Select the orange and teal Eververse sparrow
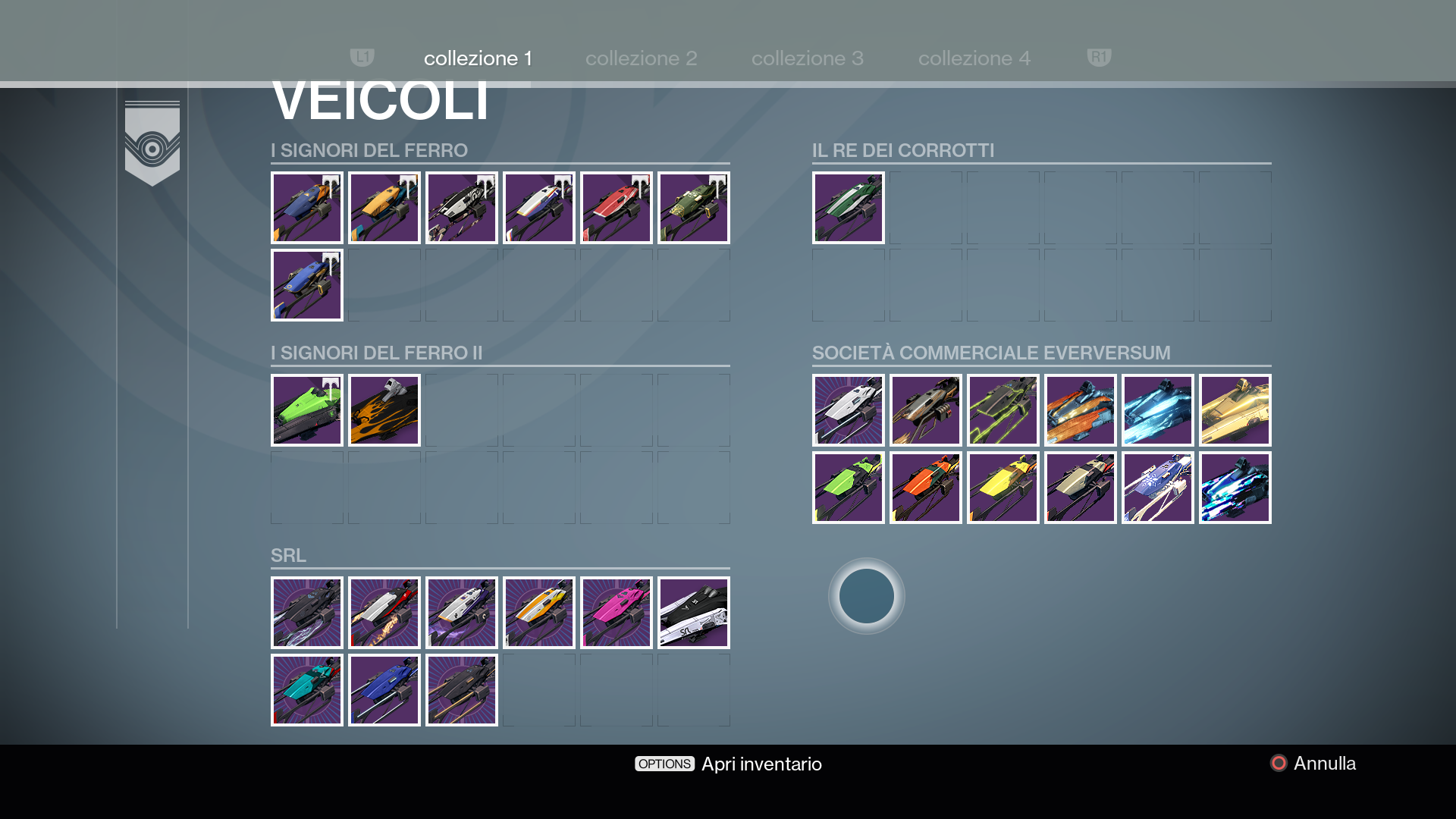The height and width of the screenshot is (819, 1456). click(1081, 410)
